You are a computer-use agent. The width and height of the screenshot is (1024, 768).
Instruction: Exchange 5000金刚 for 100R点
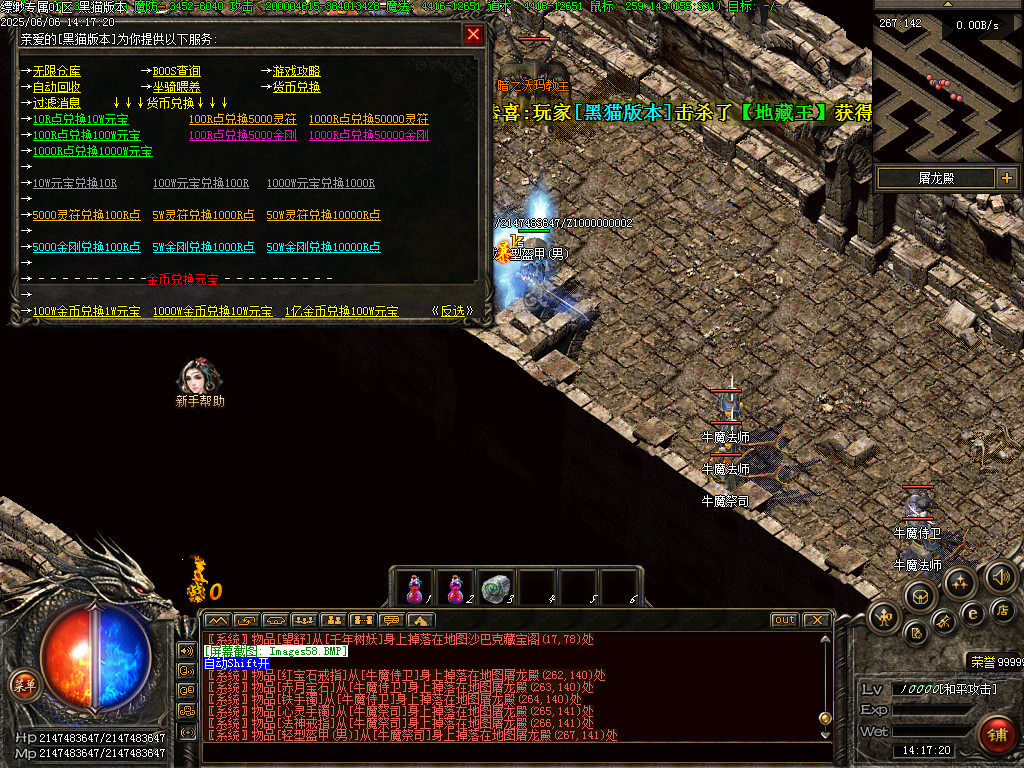pyautogui.click(x=86, y=247)
